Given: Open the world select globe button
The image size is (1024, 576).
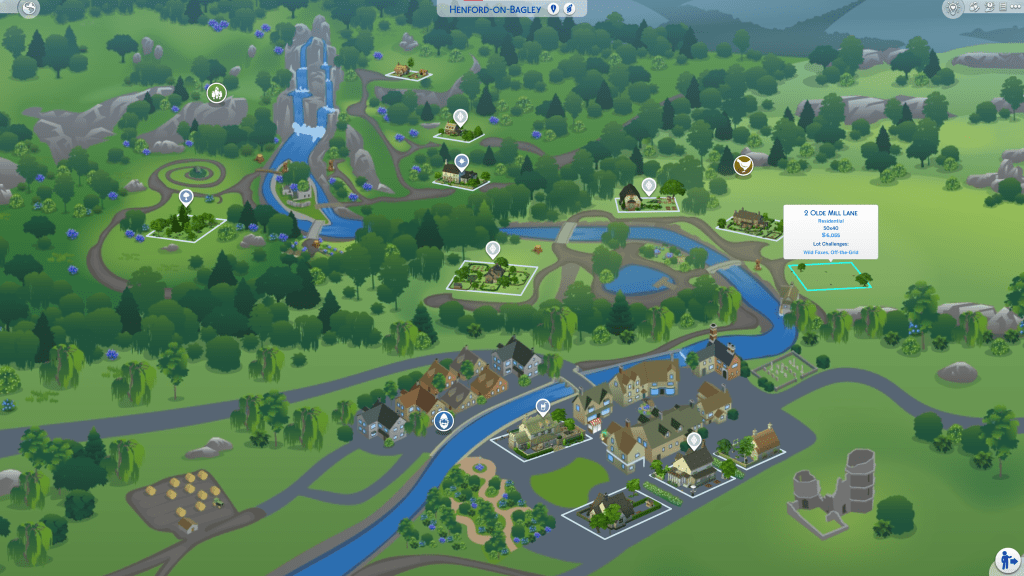Looking at the screenshot, I should tap(27, 9).
